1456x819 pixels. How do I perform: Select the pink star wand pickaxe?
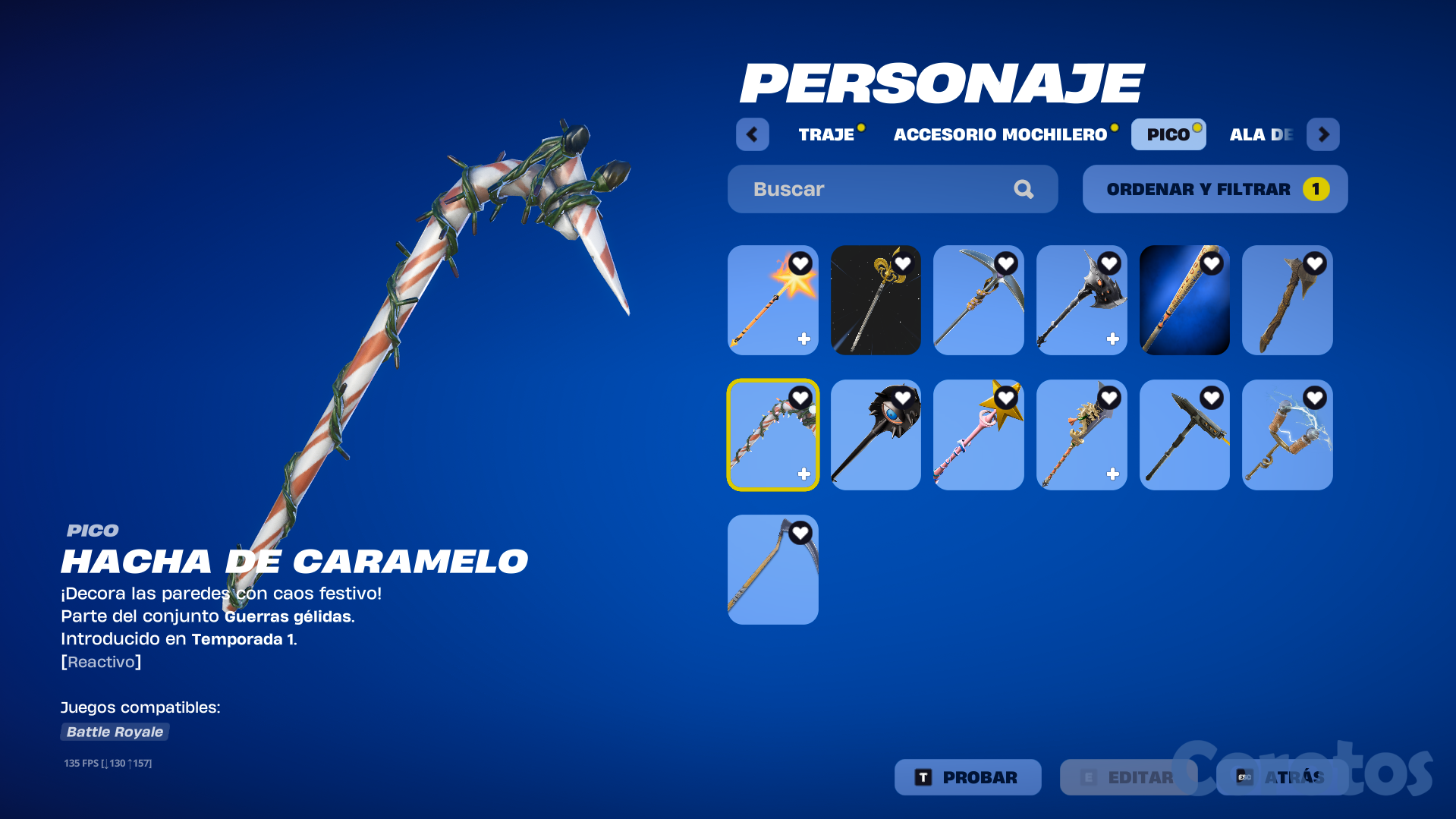pos(979,434)
